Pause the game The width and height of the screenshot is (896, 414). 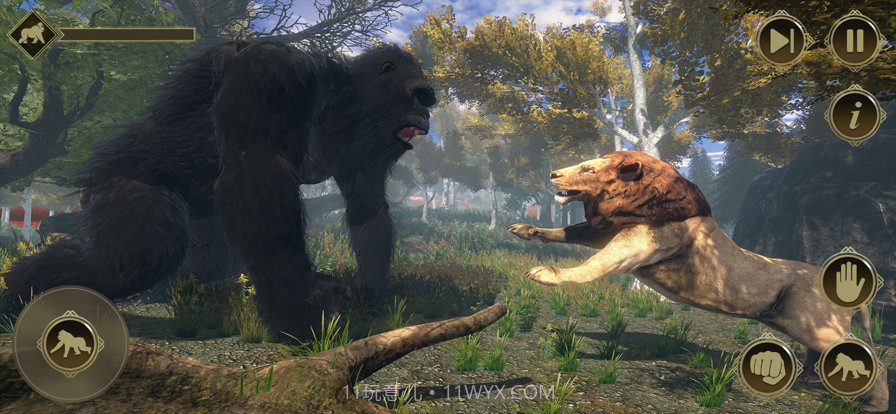(855, 41)
